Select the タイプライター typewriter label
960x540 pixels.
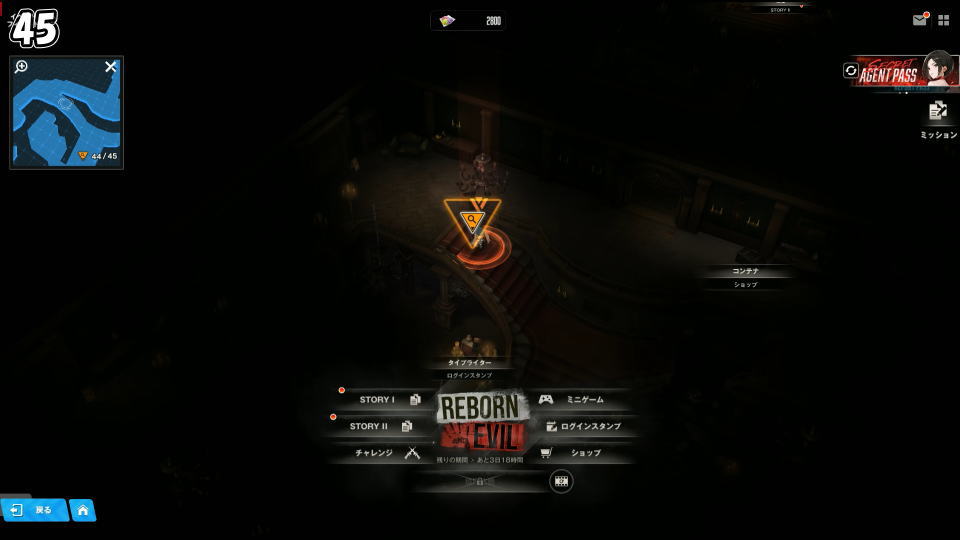tap(470, 363)
